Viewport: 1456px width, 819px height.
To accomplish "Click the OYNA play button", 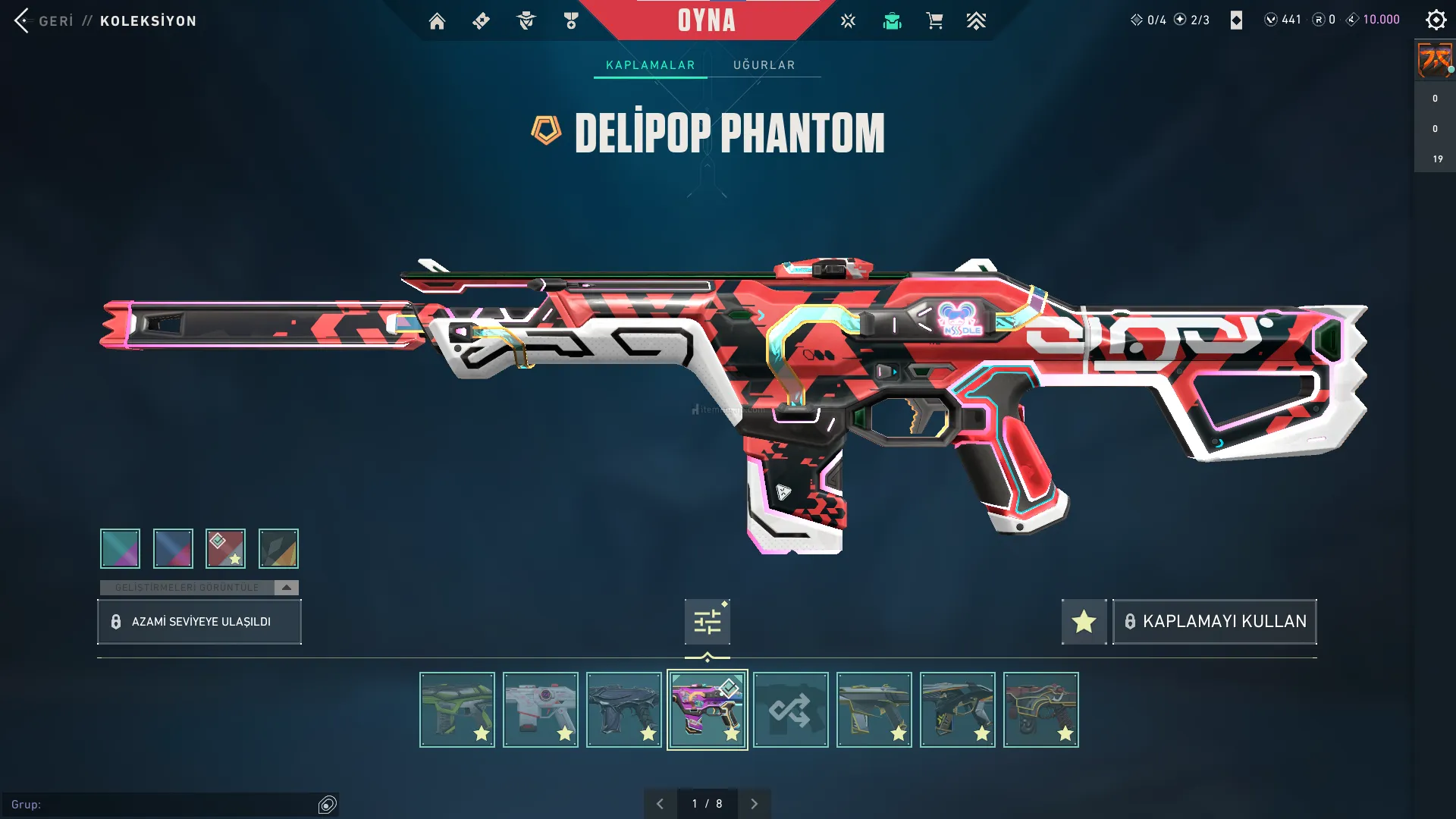I will tap(706, 20).
